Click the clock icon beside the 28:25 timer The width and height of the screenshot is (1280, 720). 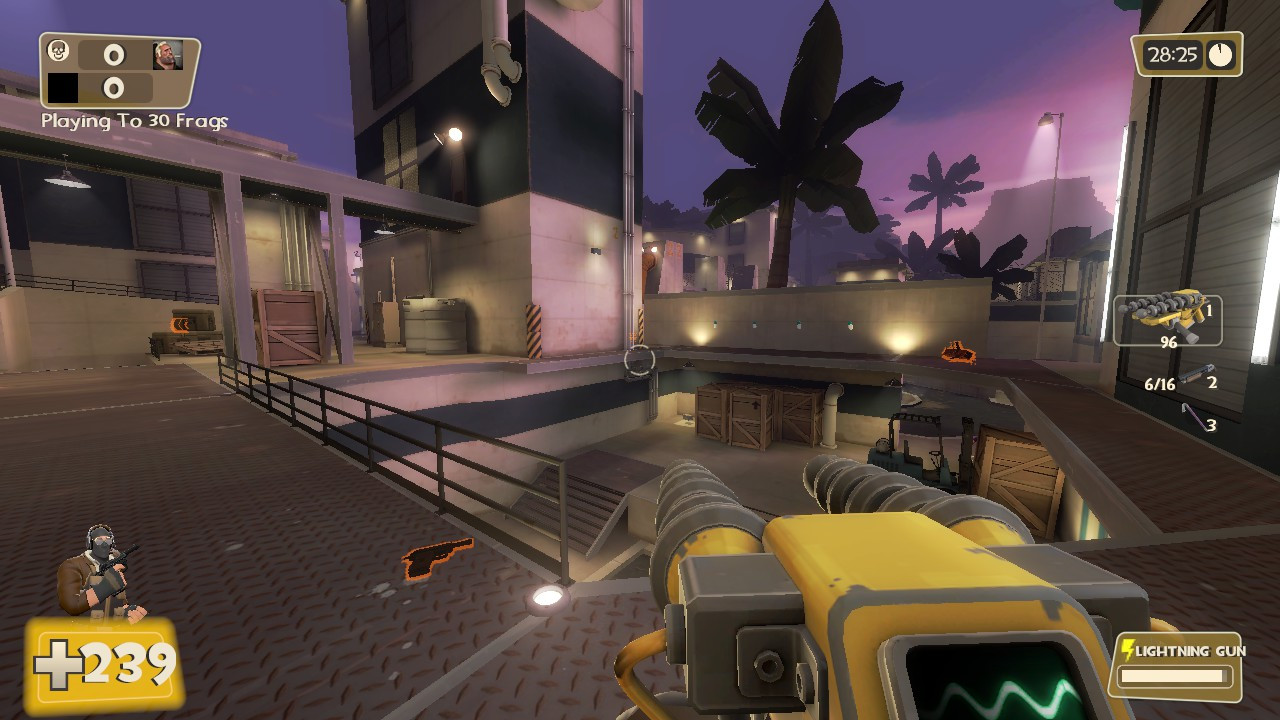pyautogui.click(x=1222, y=55)
